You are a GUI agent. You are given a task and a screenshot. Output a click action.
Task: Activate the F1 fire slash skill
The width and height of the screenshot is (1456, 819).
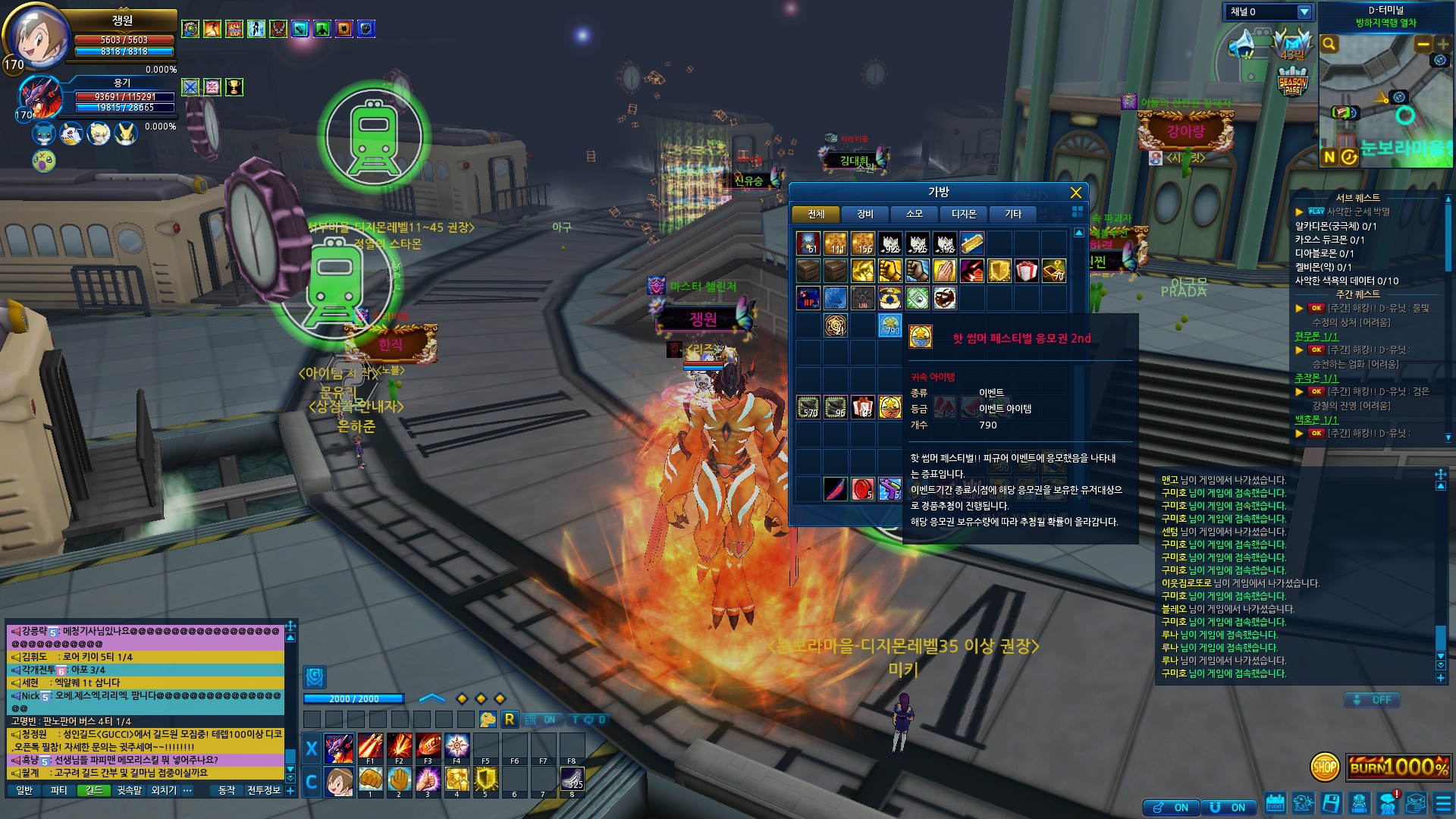coord(370,747)
